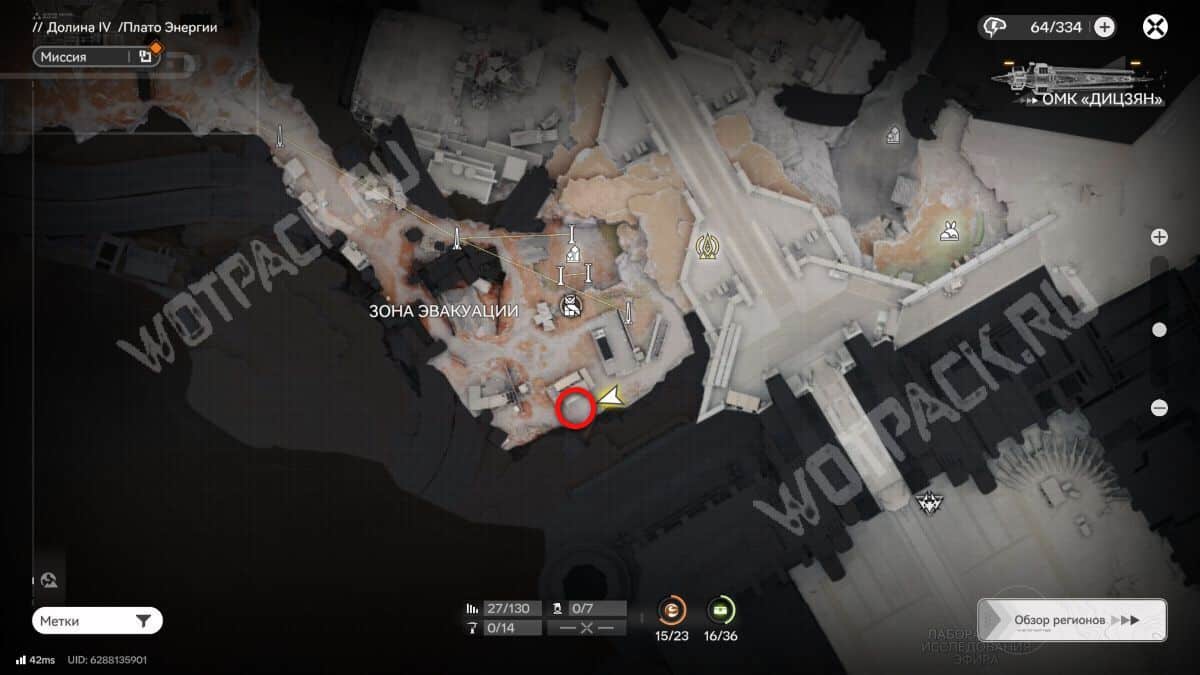The image size is (1200, 675).
Task: Show the orange collectible progress icon
Action: [672, 609]
